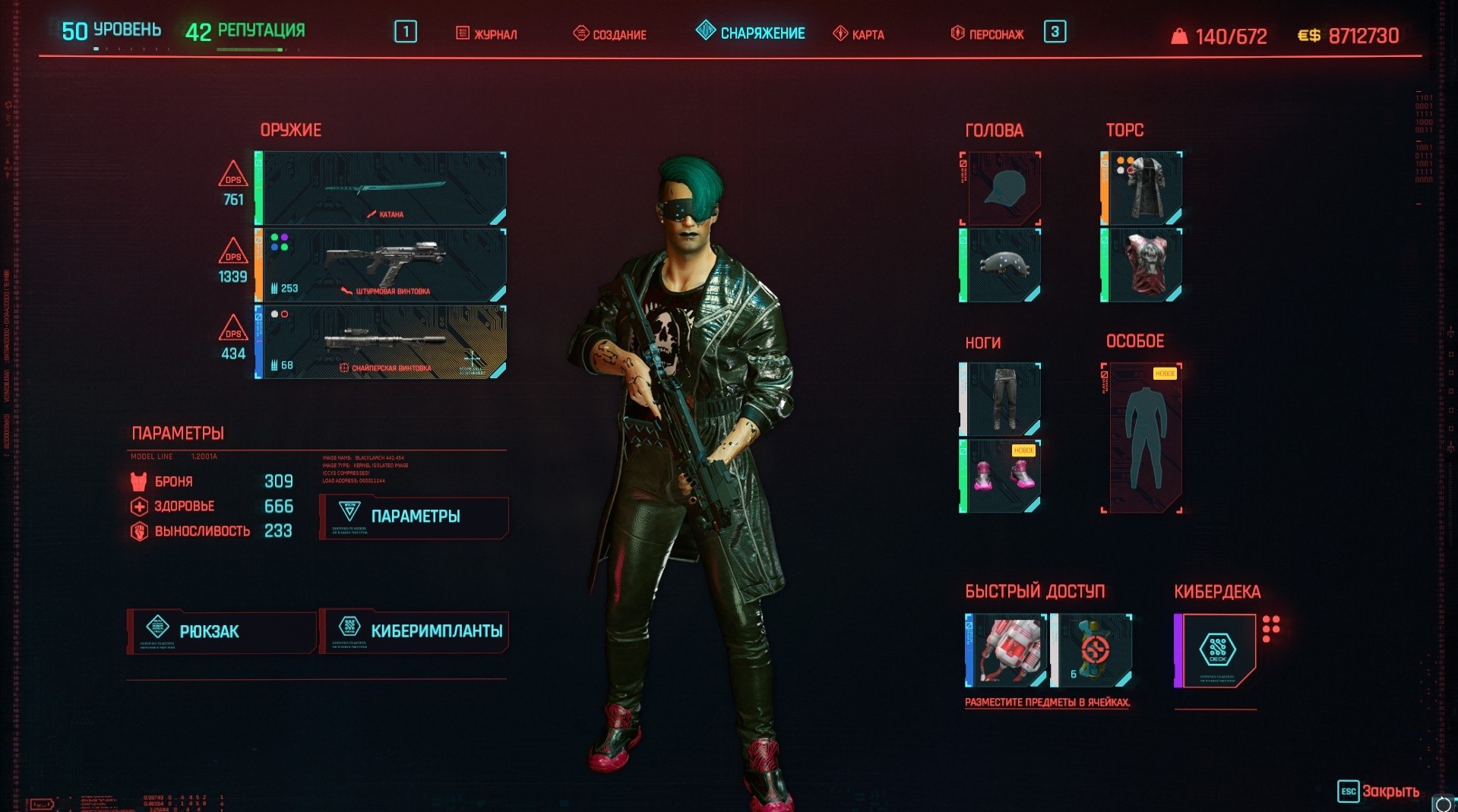This screenshot has width=1458, height=812.
Task: Select the pink sneakers slot
Action: tap(1001, 476)
